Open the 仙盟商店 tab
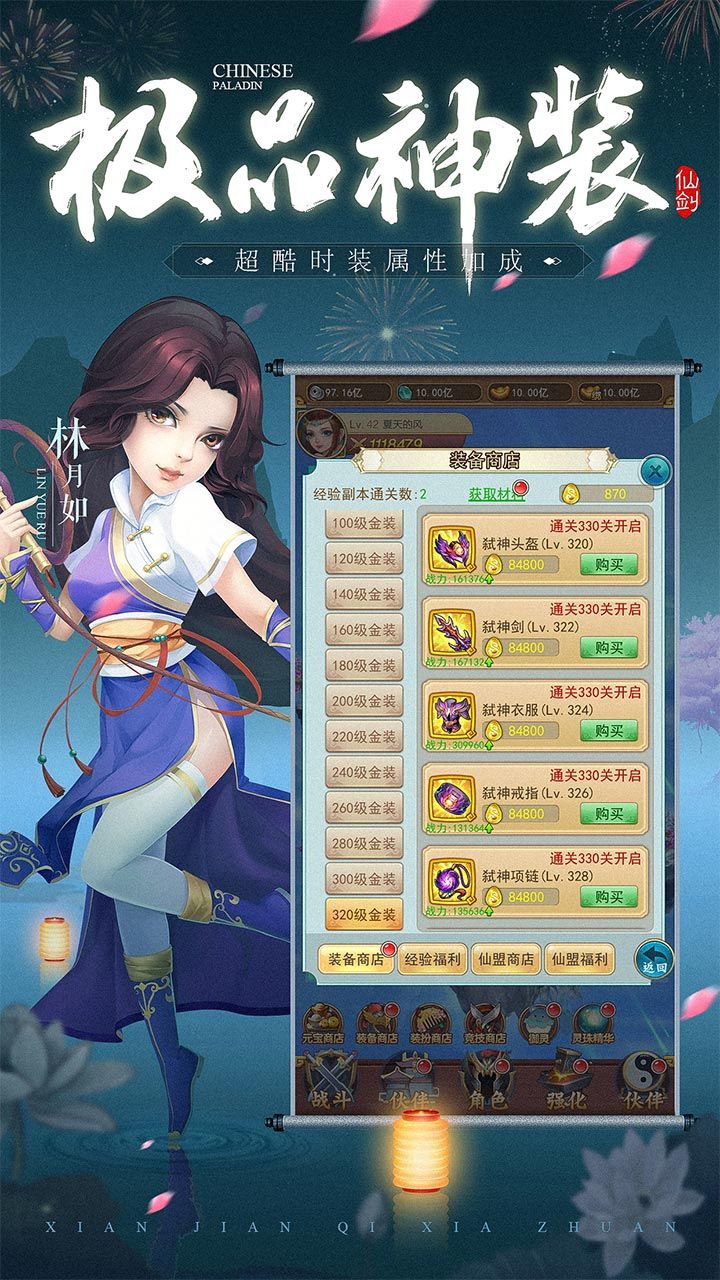This screenshot has height=1280, width=720. 505,959
